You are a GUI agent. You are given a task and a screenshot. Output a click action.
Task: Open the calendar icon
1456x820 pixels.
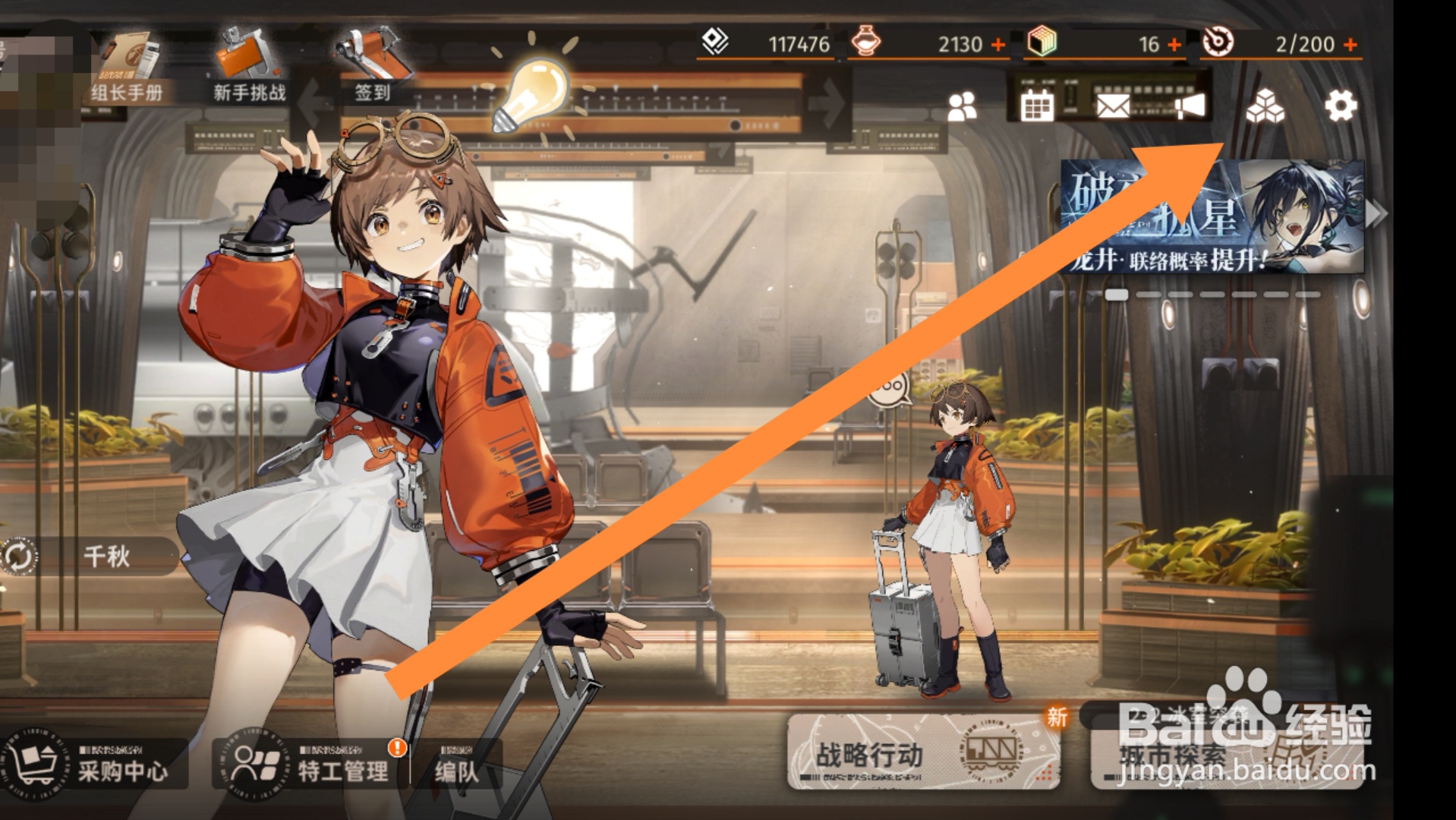click(x=1036, y=106)
